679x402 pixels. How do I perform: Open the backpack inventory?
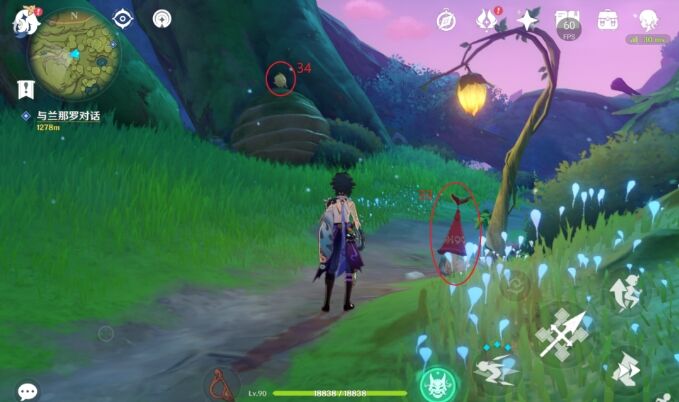point(607,19)
